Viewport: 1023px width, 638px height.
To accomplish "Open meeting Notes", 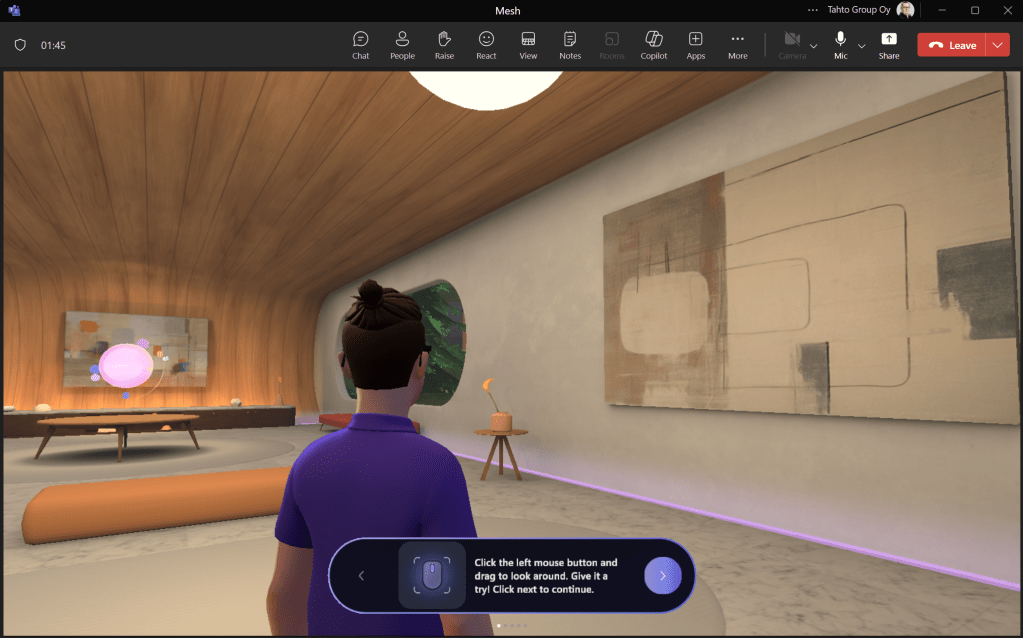I will 570,44.
